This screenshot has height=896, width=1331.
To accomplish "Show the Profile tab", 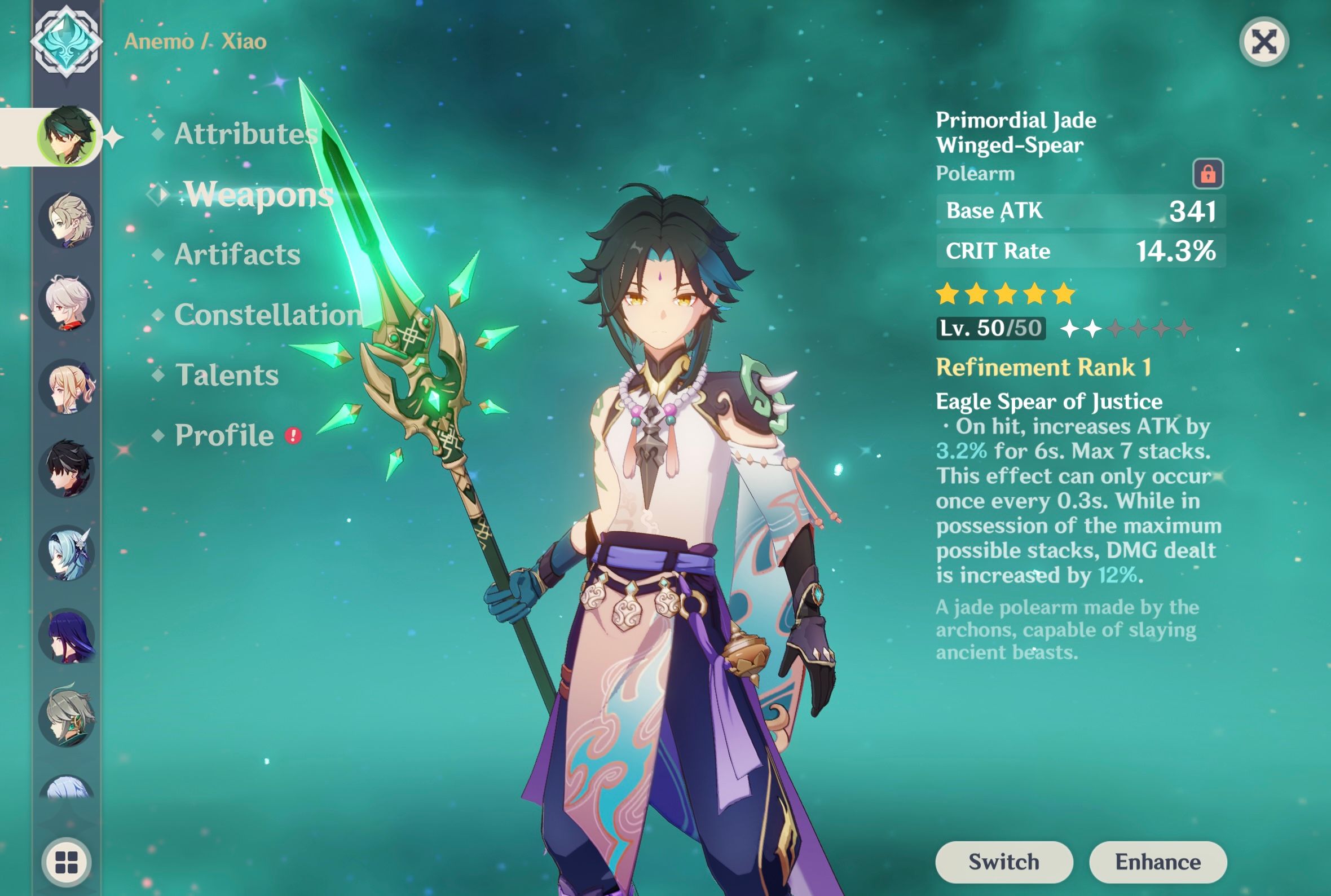I will pos(224,435).
